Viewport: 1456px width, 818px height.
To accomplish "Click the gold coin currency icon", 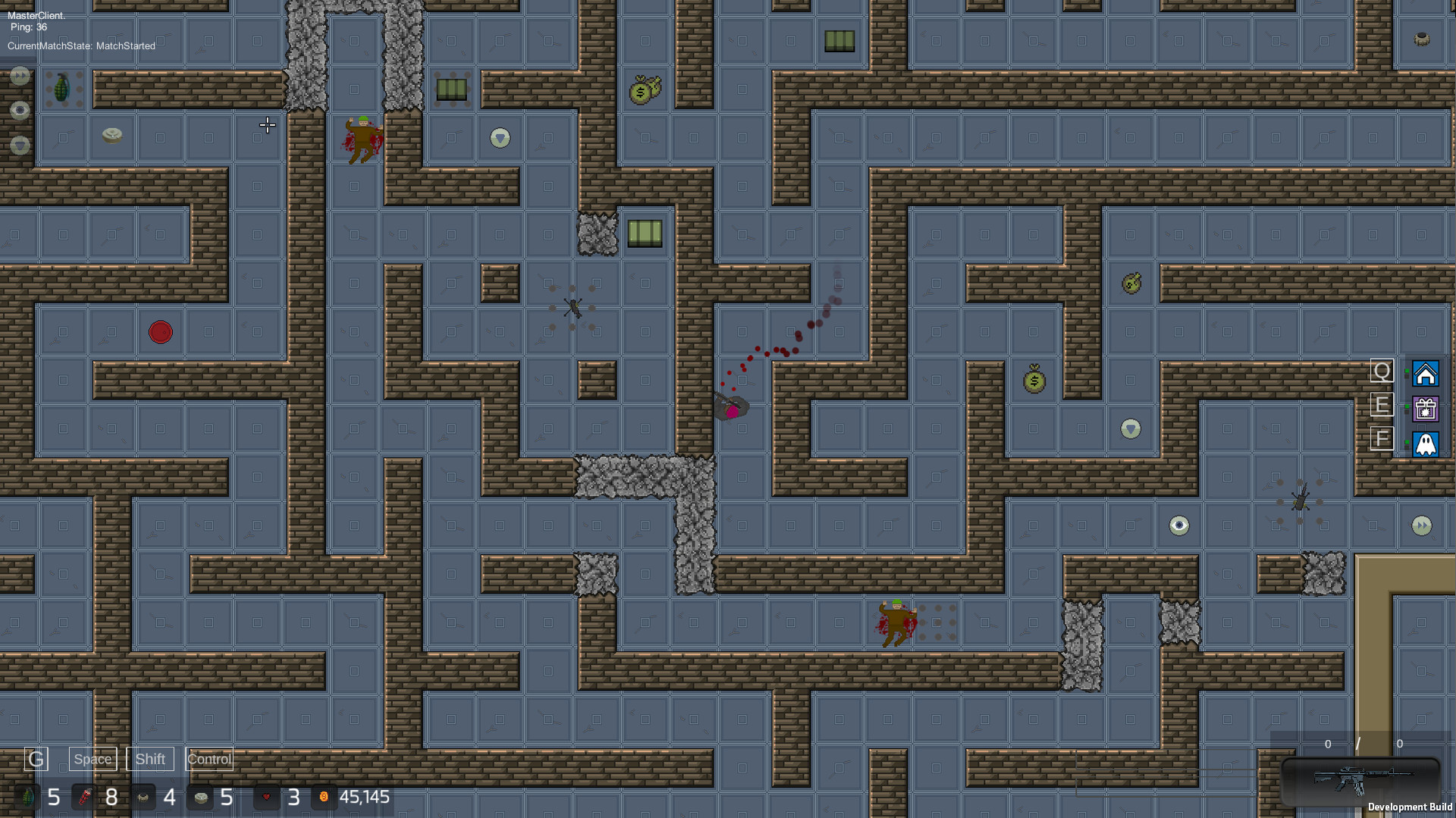I will click(325, 798).
